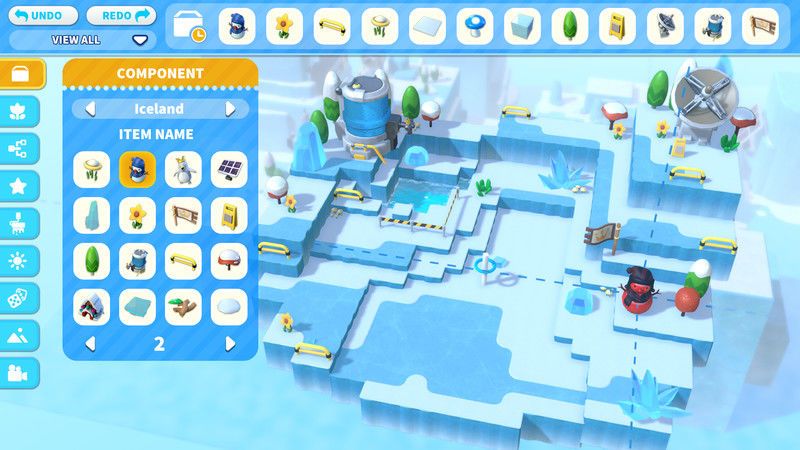Open the View All dropdown
The height and width of the screenshot is (450, 800).
[139, 40]
